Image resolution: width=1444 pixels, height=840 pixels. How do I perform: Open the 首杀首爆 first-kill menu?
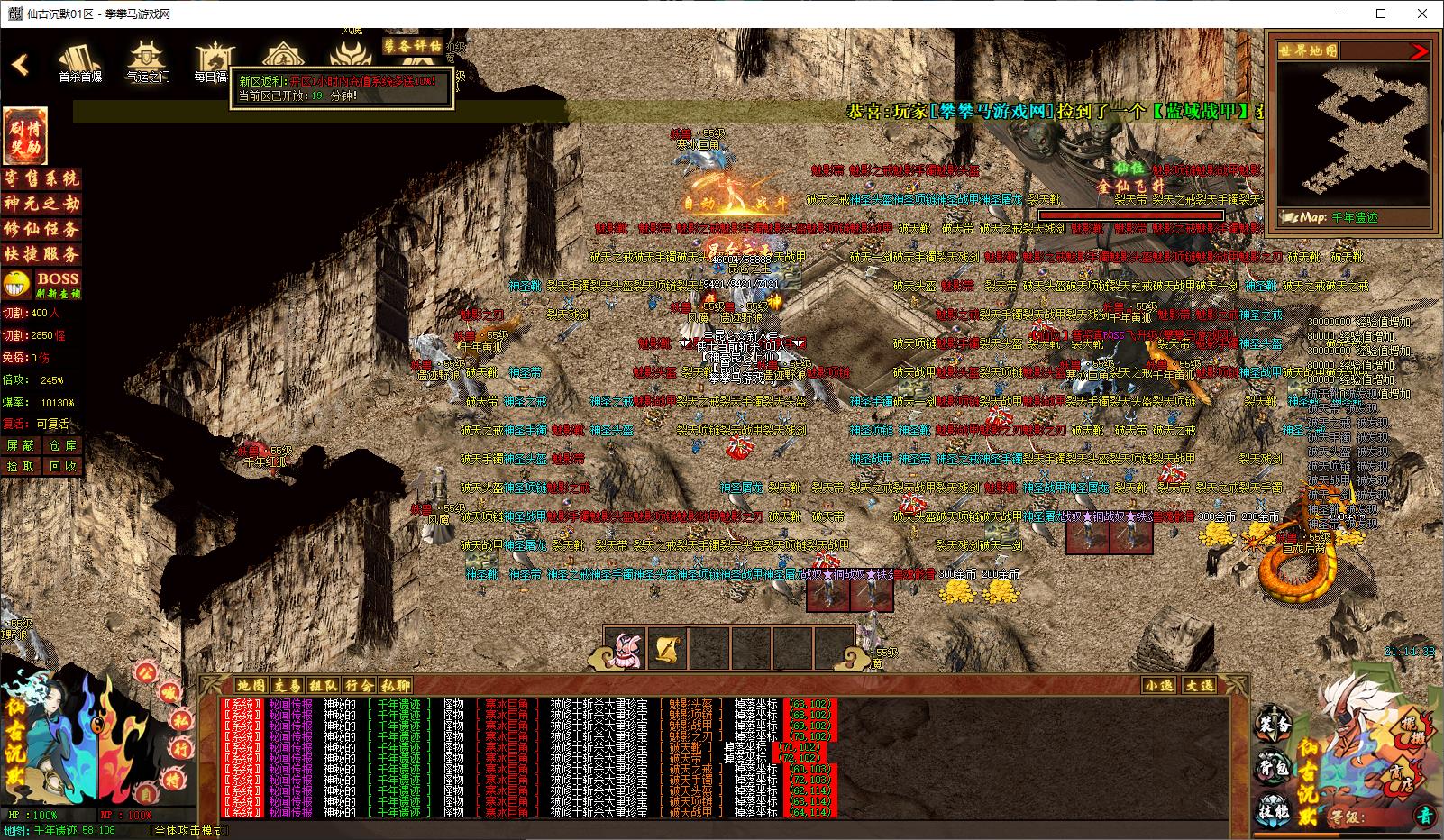click(x=80, y=62)
